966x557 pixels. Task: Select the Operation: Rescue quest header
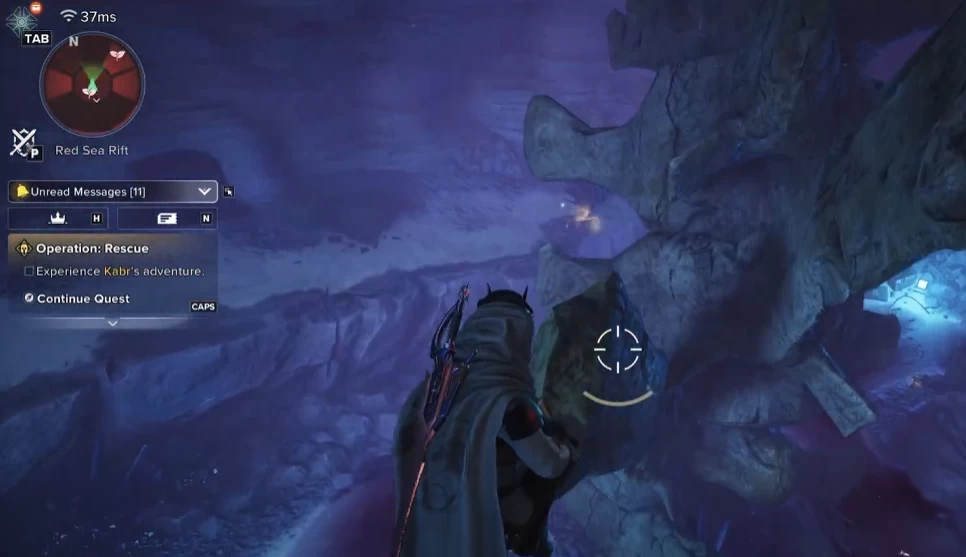91,248
